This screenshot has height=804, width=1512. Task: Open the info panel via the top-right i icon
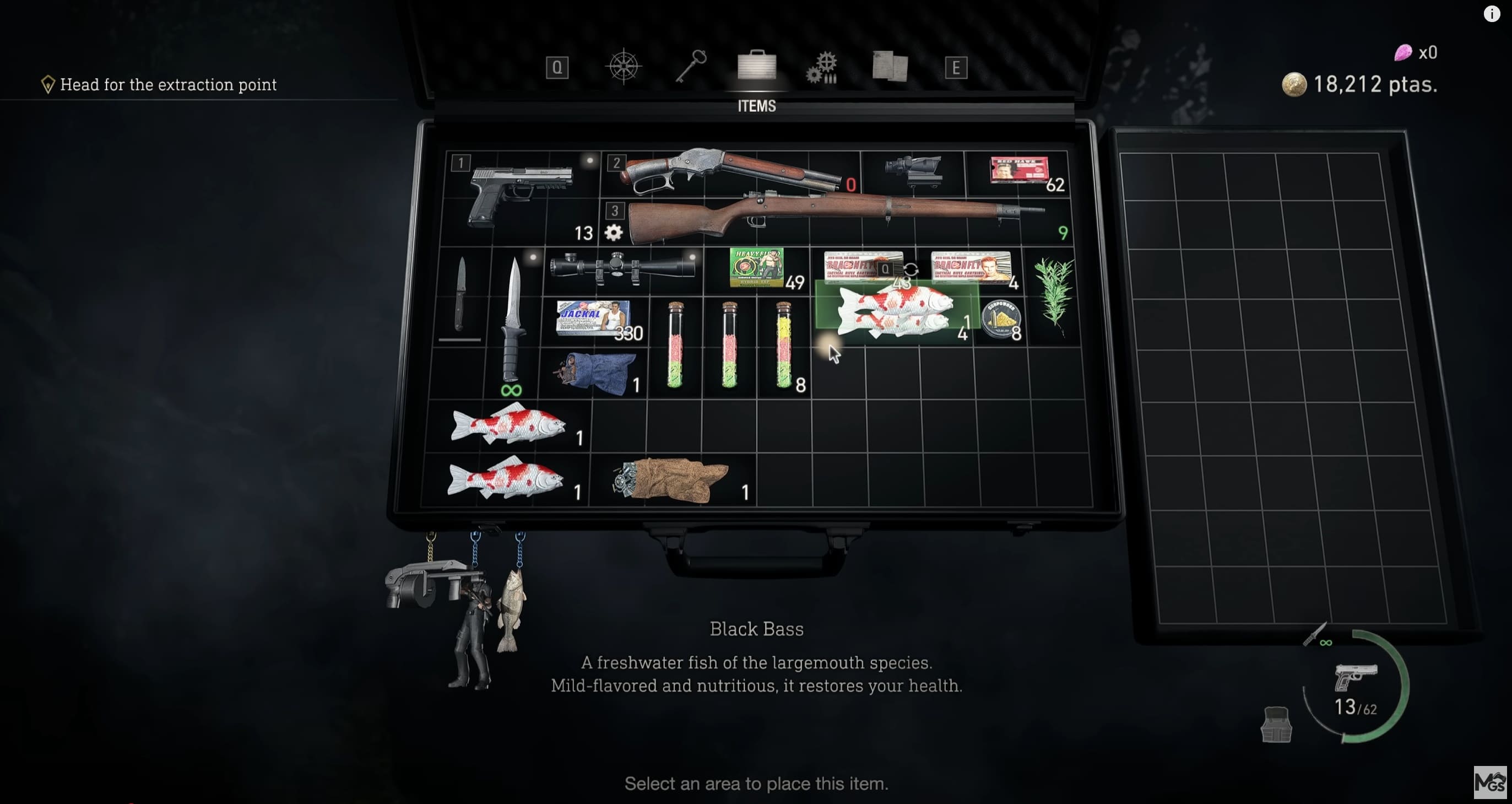(1491, 14)
